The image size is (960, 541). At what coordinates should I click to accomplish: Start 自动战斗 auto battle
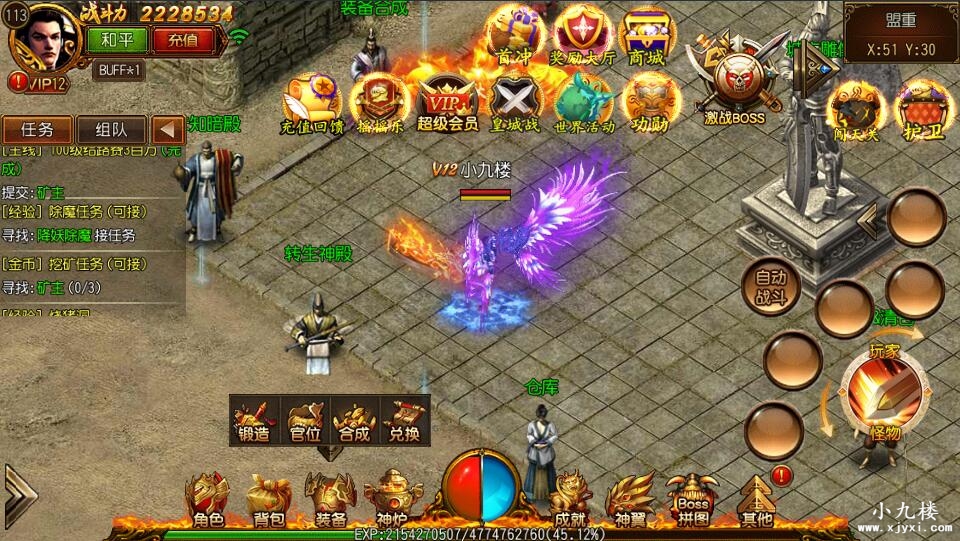[771, 287]
